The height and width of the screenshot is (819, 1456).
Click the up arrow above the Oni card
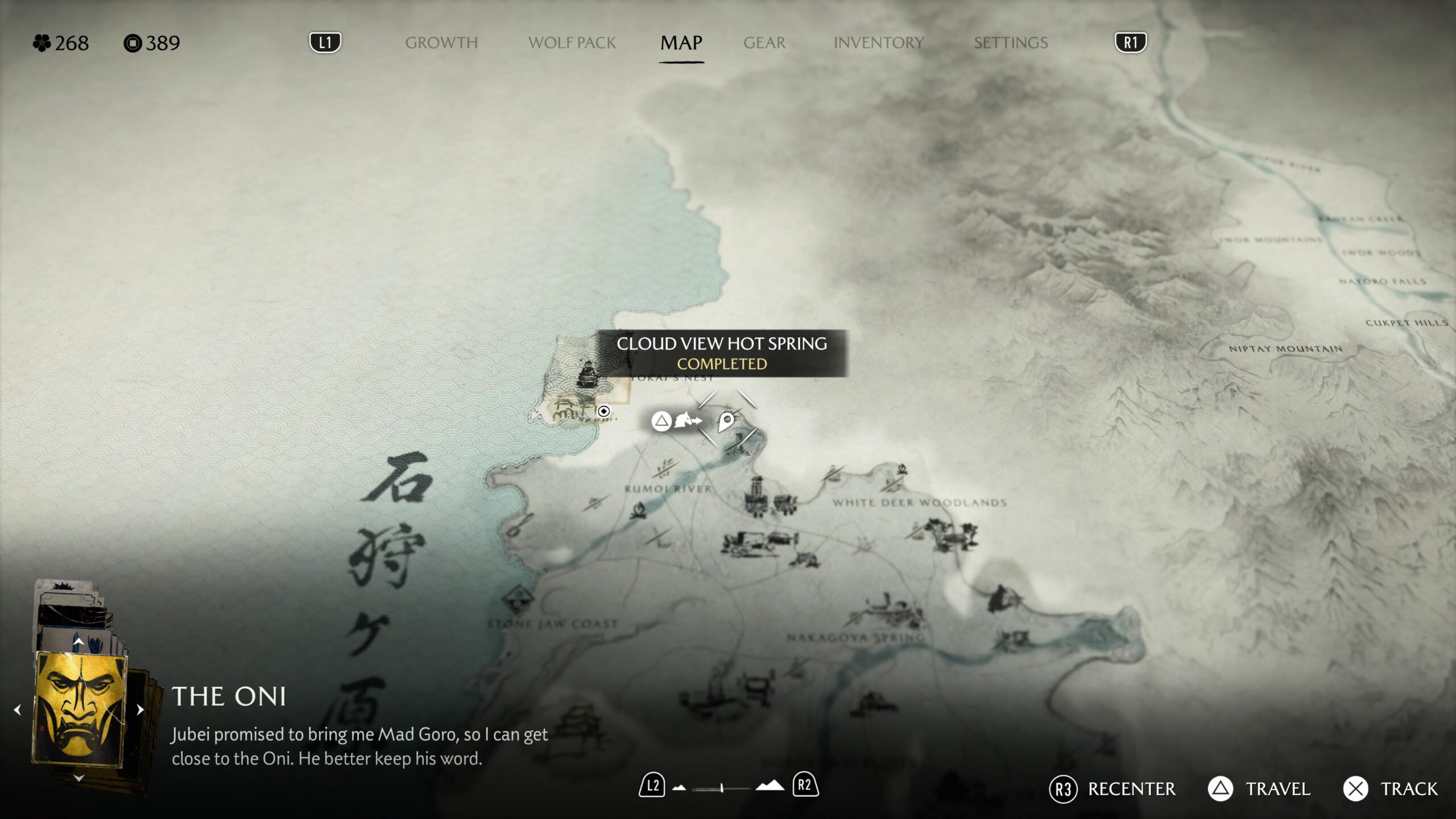tap(78, 642)
